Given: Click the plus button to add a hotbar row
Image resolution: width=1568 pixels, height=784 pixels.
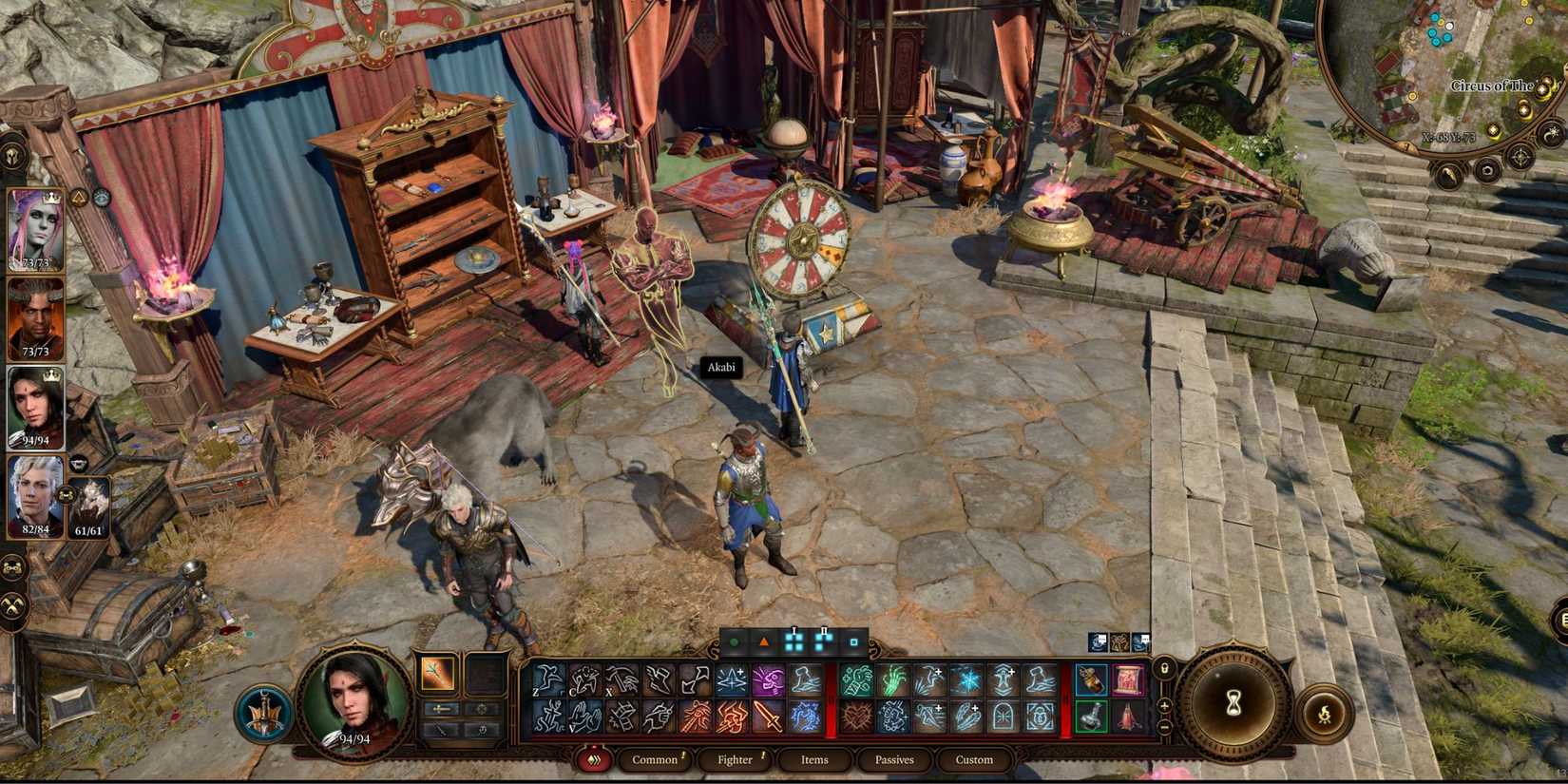Looking at the screenshot, I should pos(1164,706).
